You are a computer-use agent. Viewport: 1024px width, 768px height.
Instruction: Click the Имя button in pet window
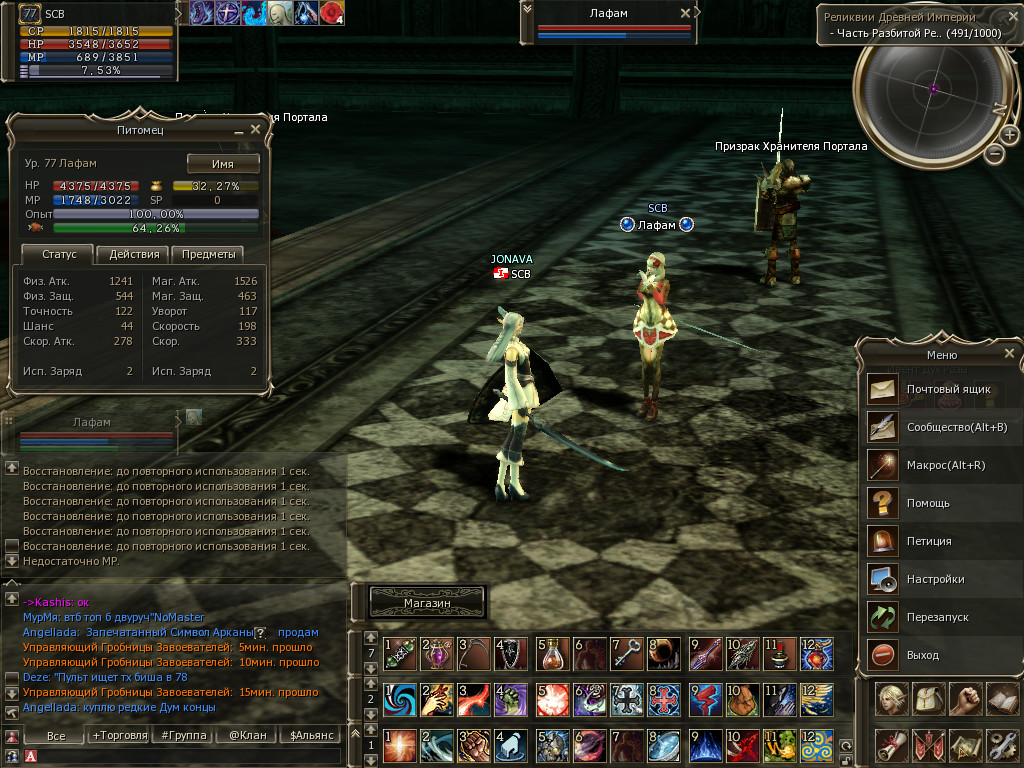point(223,164)
